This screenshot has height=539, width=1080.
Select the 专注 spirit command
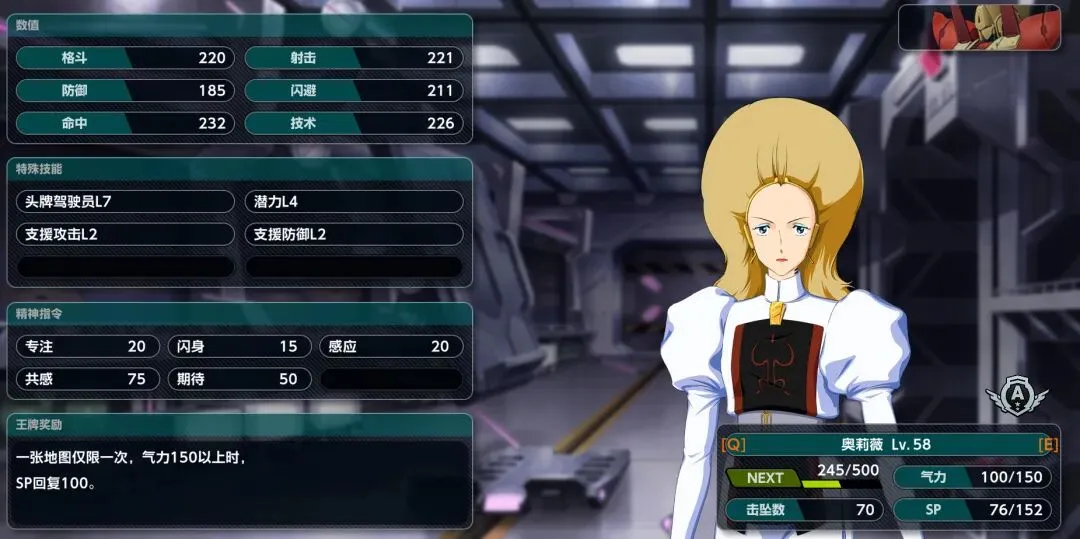[x=88, y=346]
